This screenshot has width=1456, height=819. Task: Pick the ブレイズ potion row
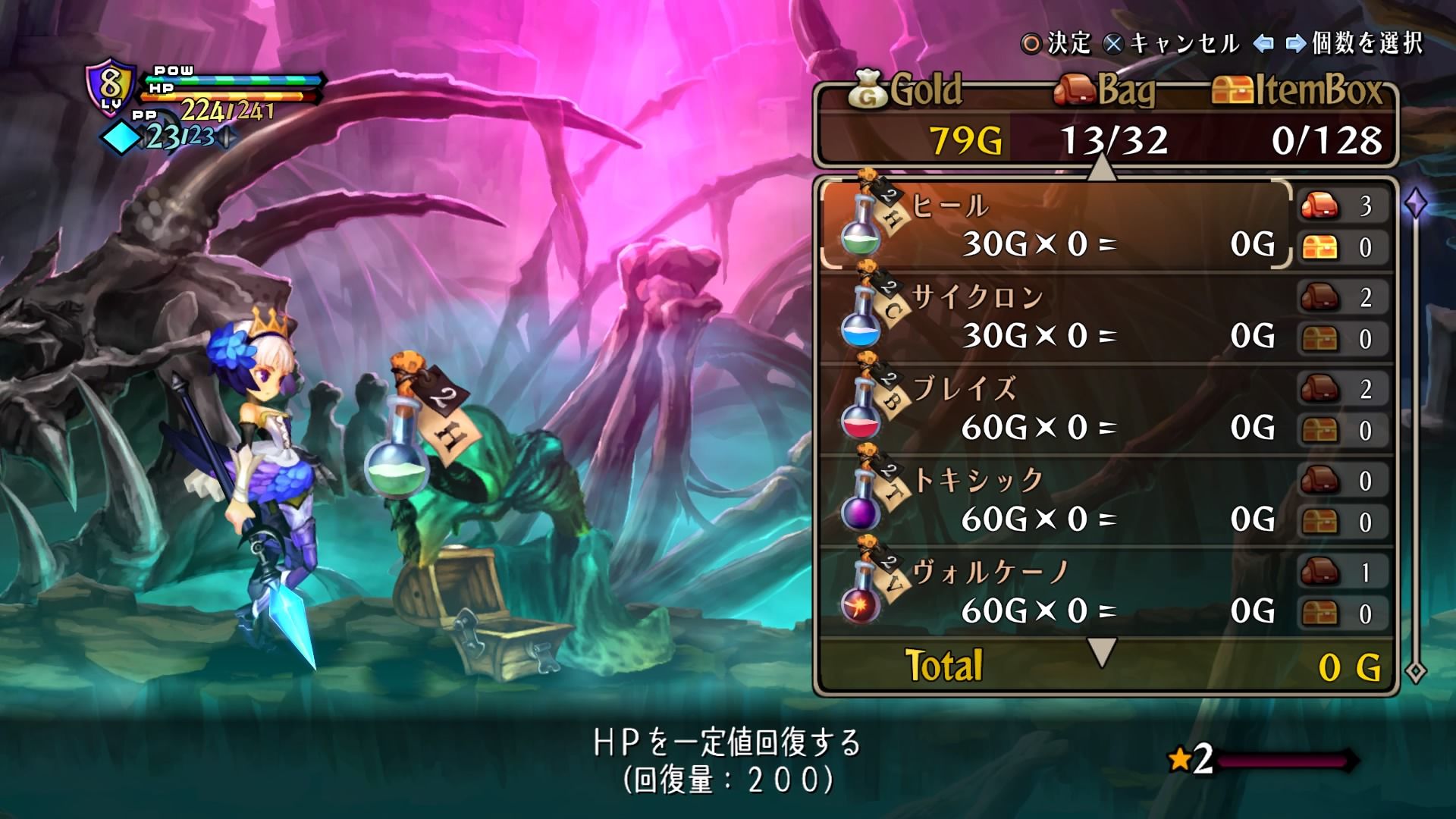pyautogui.click(x=1054, y=409)
